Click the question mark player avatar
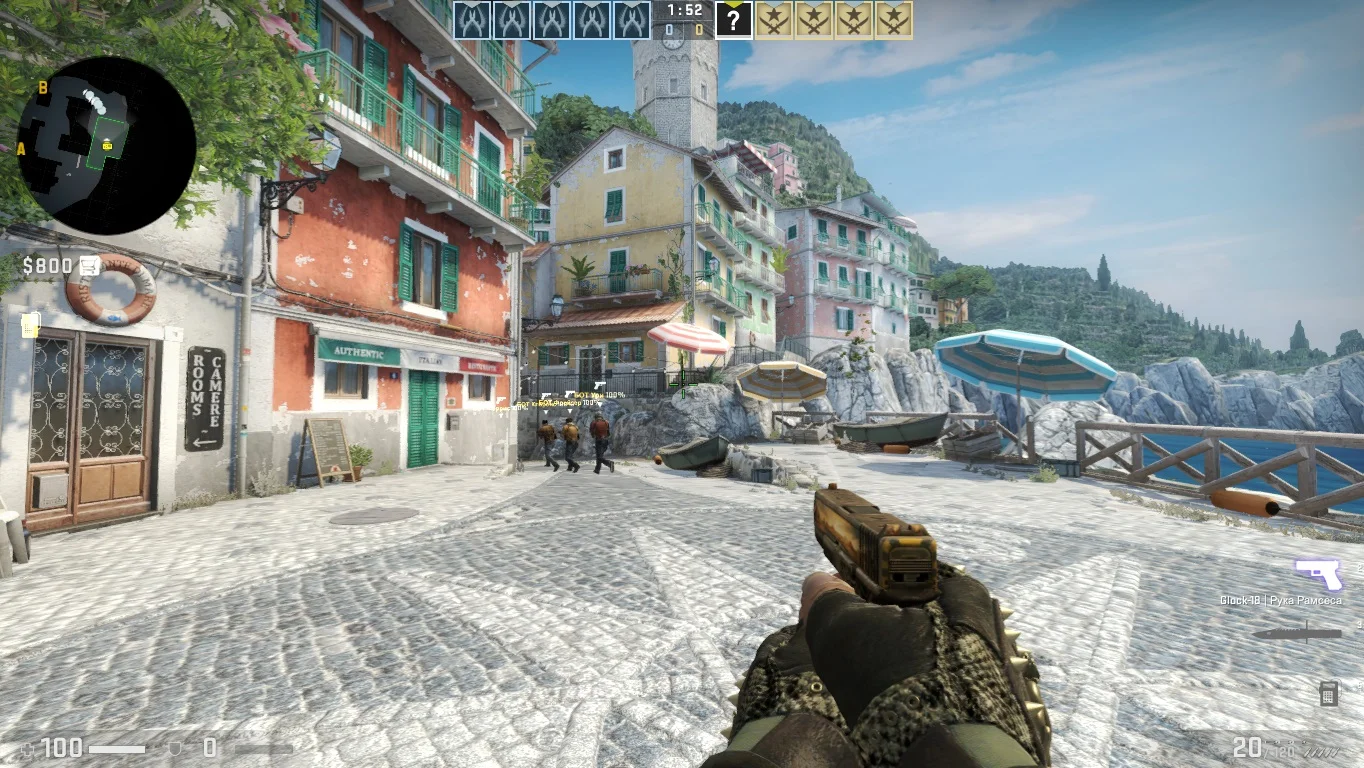The width and height of the screenshot is (1364, 768). [x=733, y=20]
